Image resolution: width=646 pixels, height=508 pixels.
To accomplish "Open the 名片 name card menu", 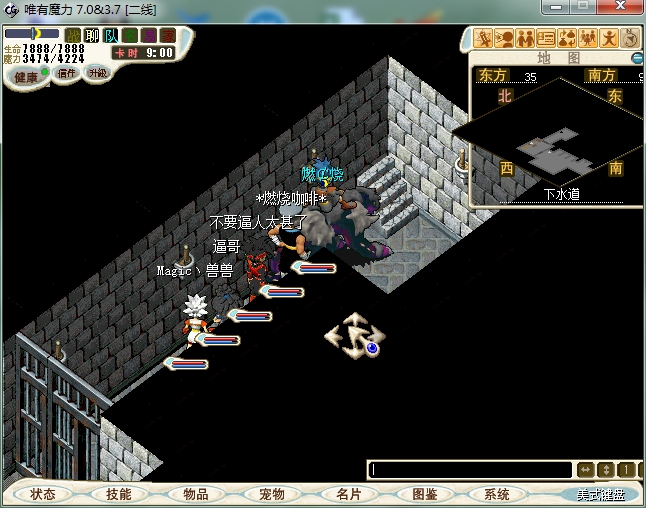I will click(347, 494).
